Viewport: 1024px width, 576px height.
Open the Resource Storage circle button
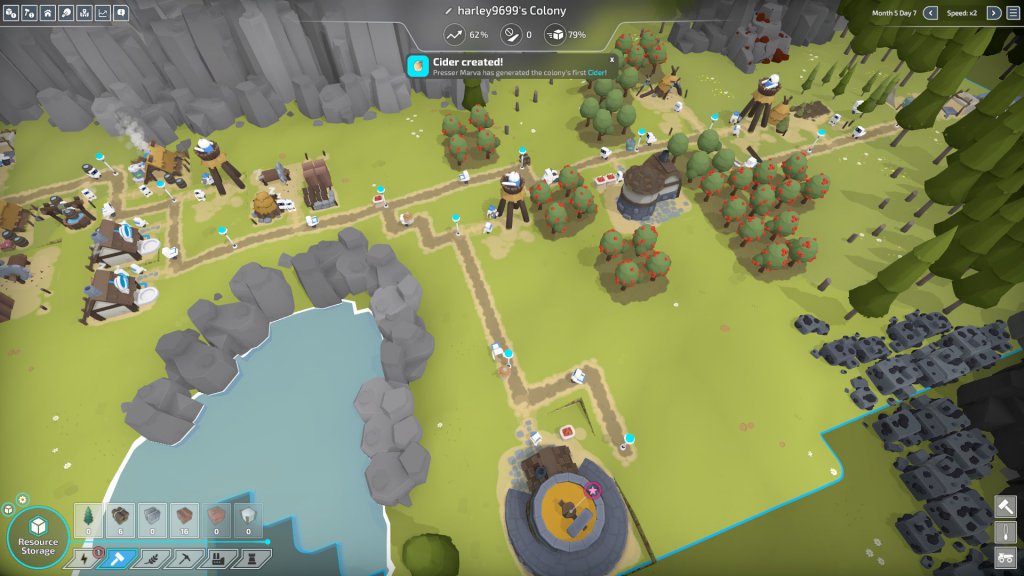[38, 537]
